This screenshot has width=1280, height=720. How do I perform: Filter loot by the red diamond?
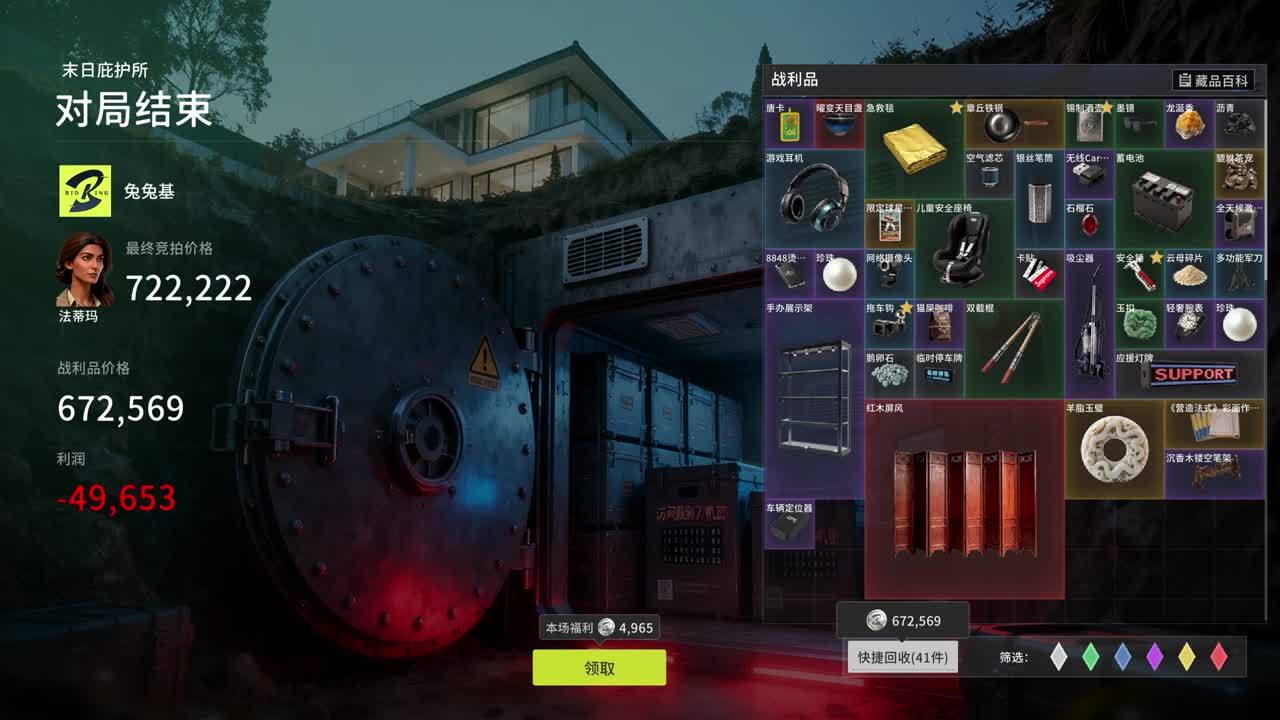1219,656
